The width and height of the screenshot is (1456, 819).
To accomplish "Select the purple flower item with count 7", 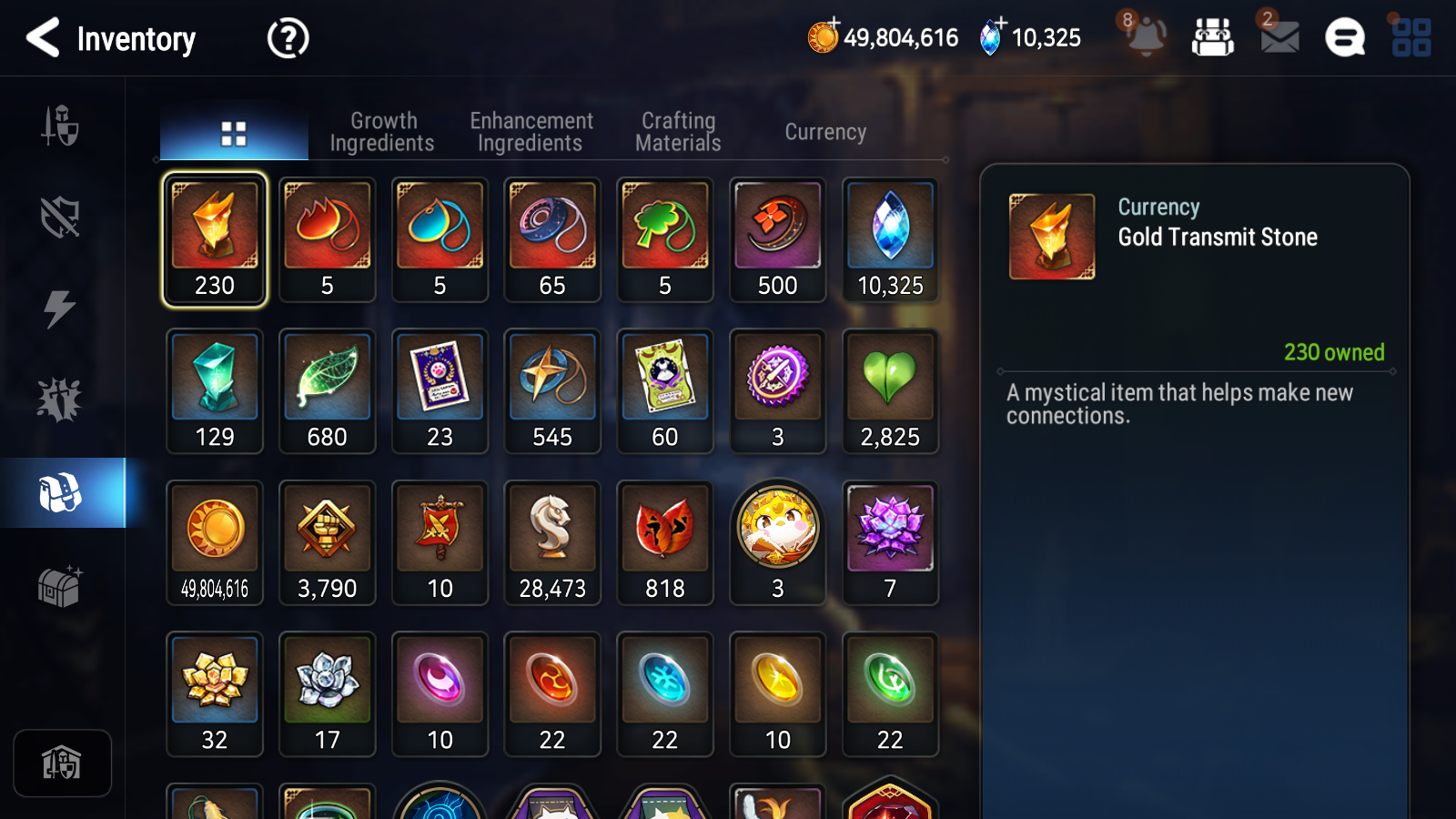I will point(890,541).
